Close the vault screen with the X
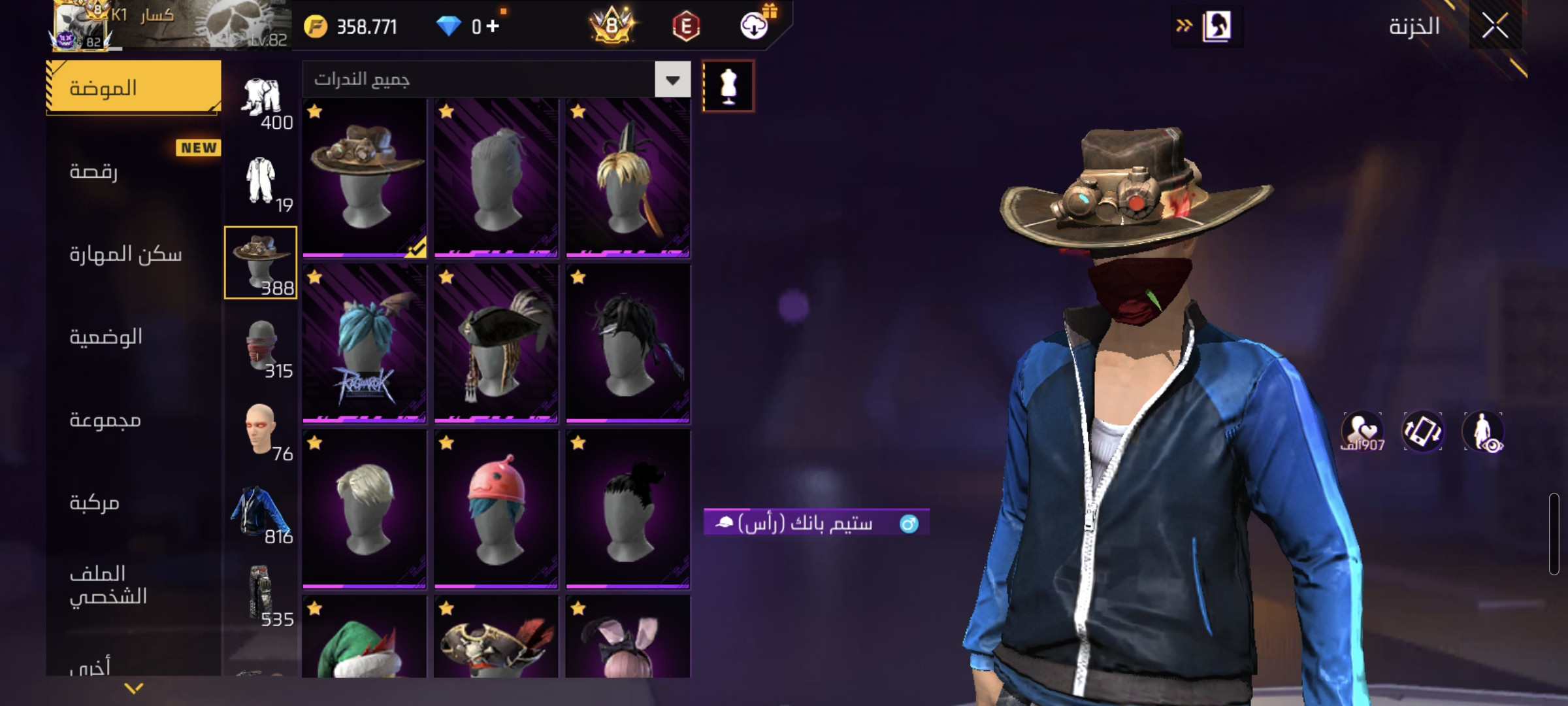 point(1495,26)
